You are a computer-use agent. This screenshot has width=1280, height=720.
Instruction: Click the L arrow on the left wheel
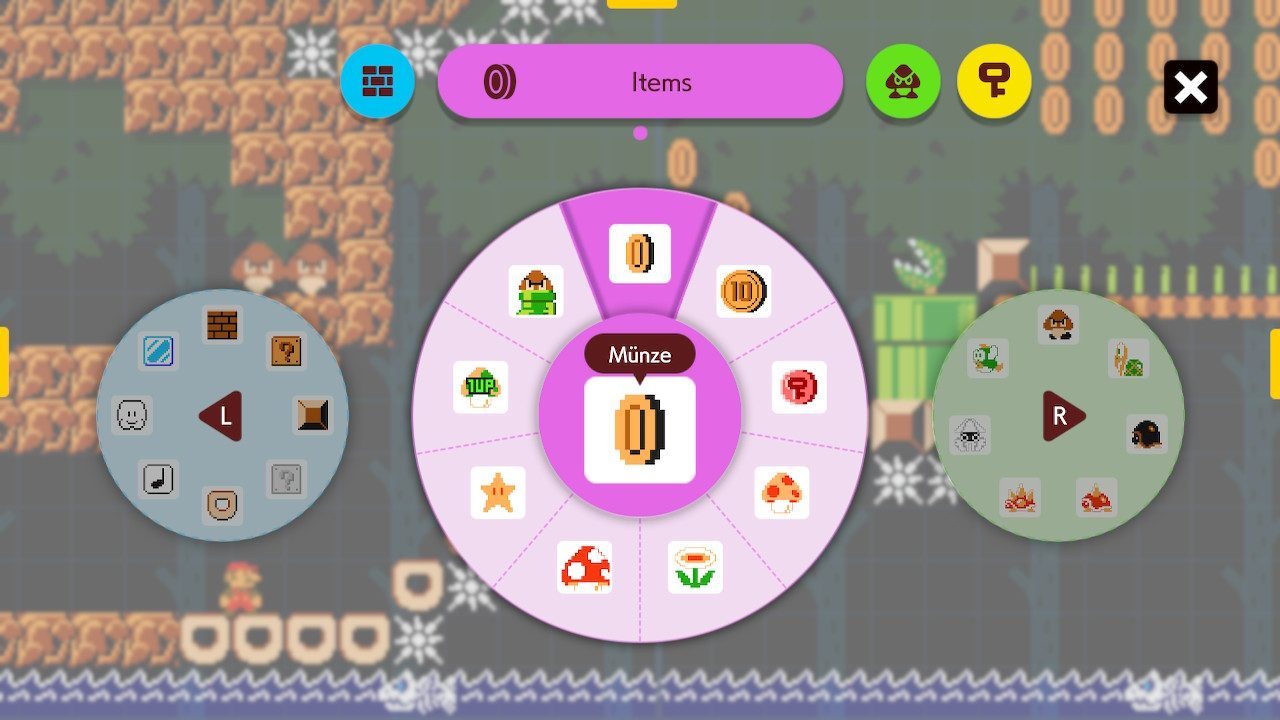pyautogui.click(x=220, y=416)
